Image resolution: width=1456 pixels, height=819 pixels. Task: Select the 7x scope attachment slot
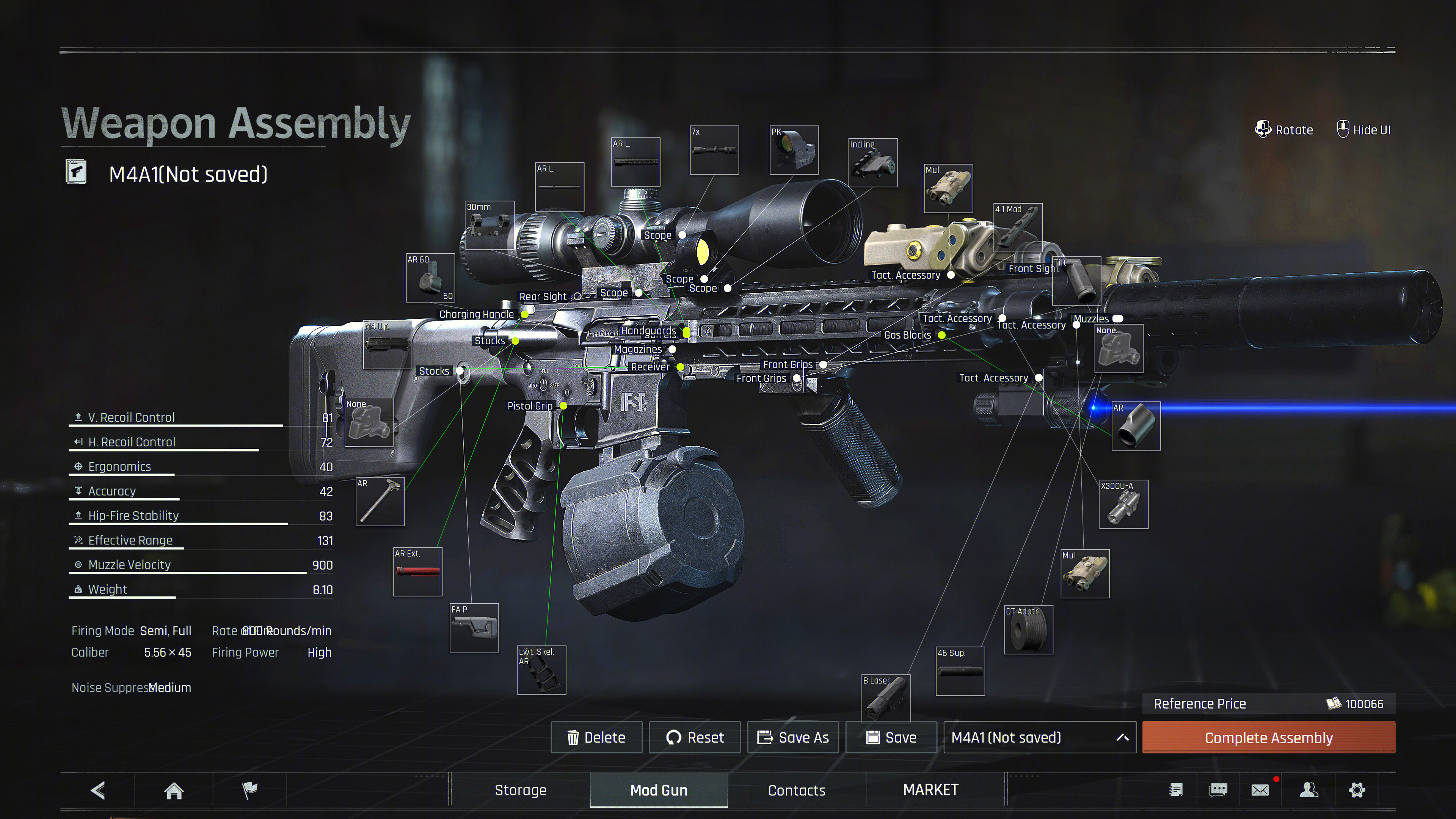[x=714, y=151]
